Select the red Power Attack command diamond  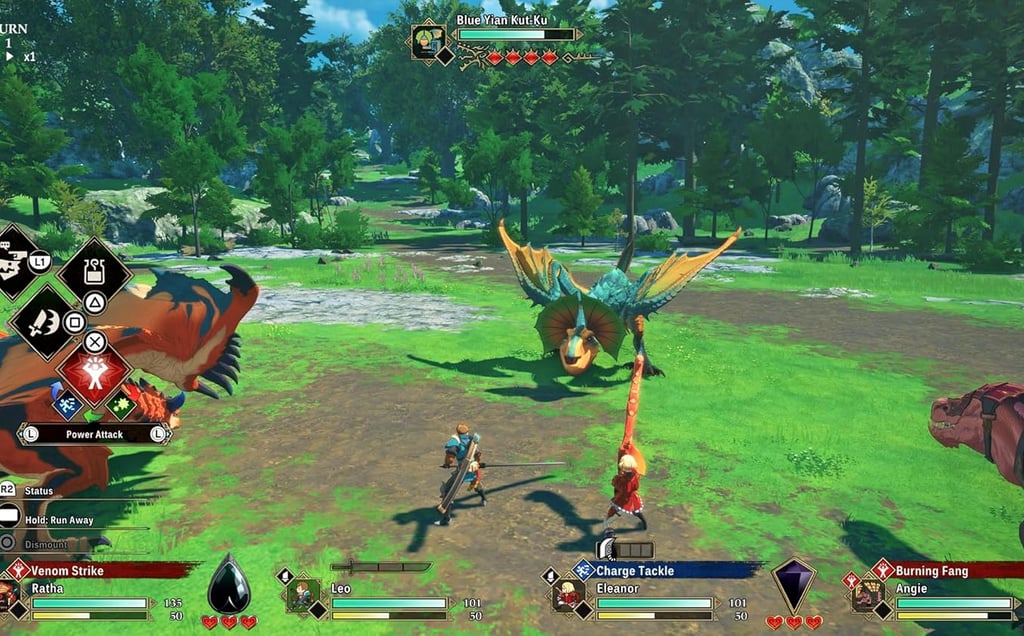click(94, 371)
